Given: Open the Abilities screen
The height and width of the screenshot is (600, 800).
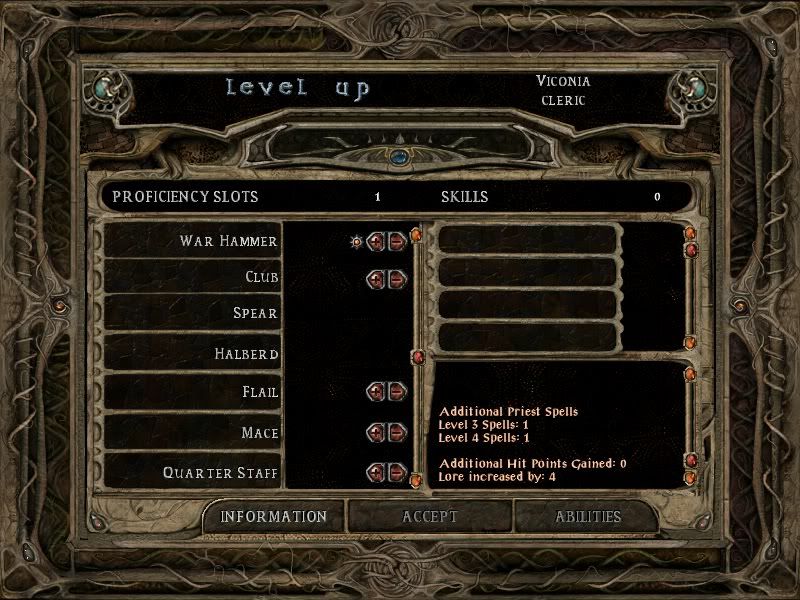Looking at the screenshot, I should tap(588, 517).
